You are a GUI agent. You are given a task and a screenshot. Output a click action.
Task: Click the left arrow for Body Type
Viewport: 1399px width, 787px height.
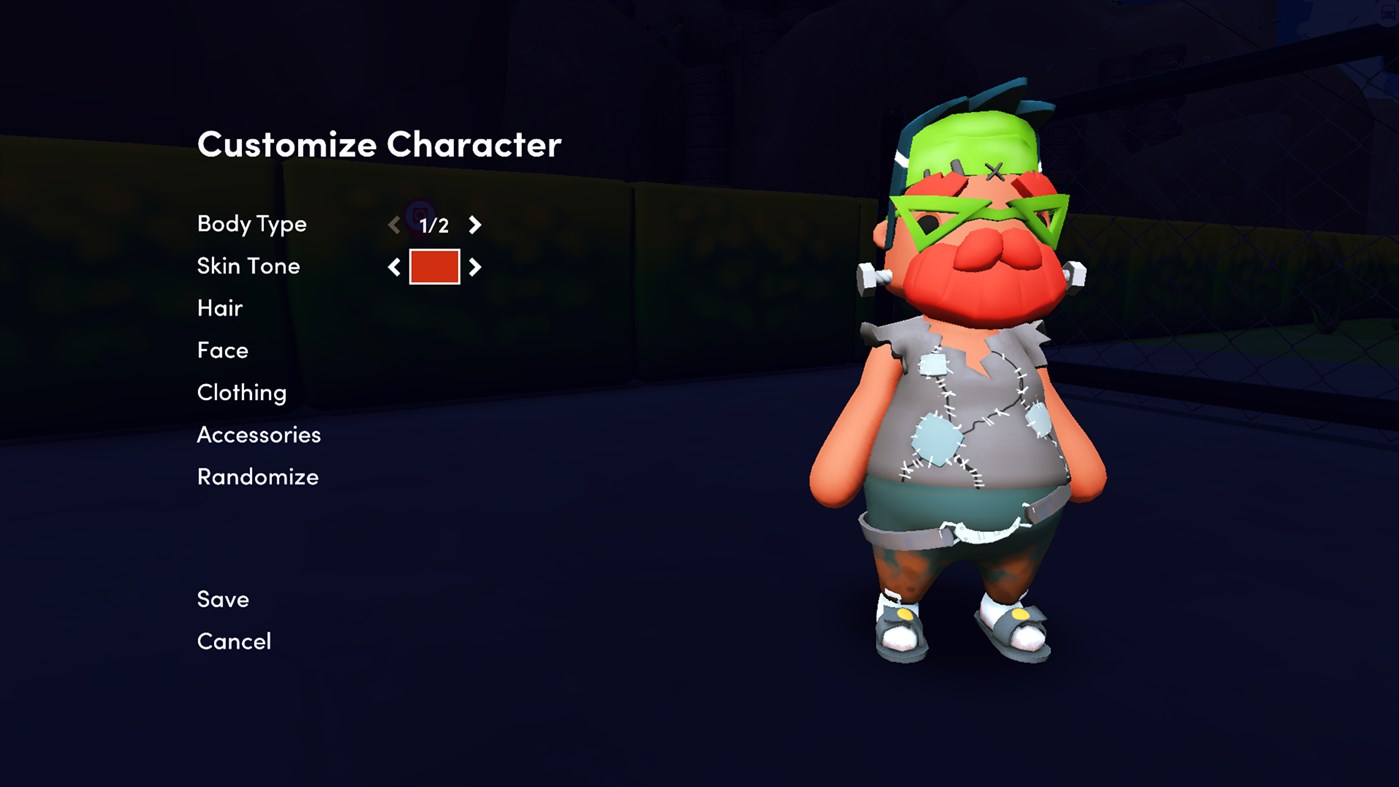(394, 224)
